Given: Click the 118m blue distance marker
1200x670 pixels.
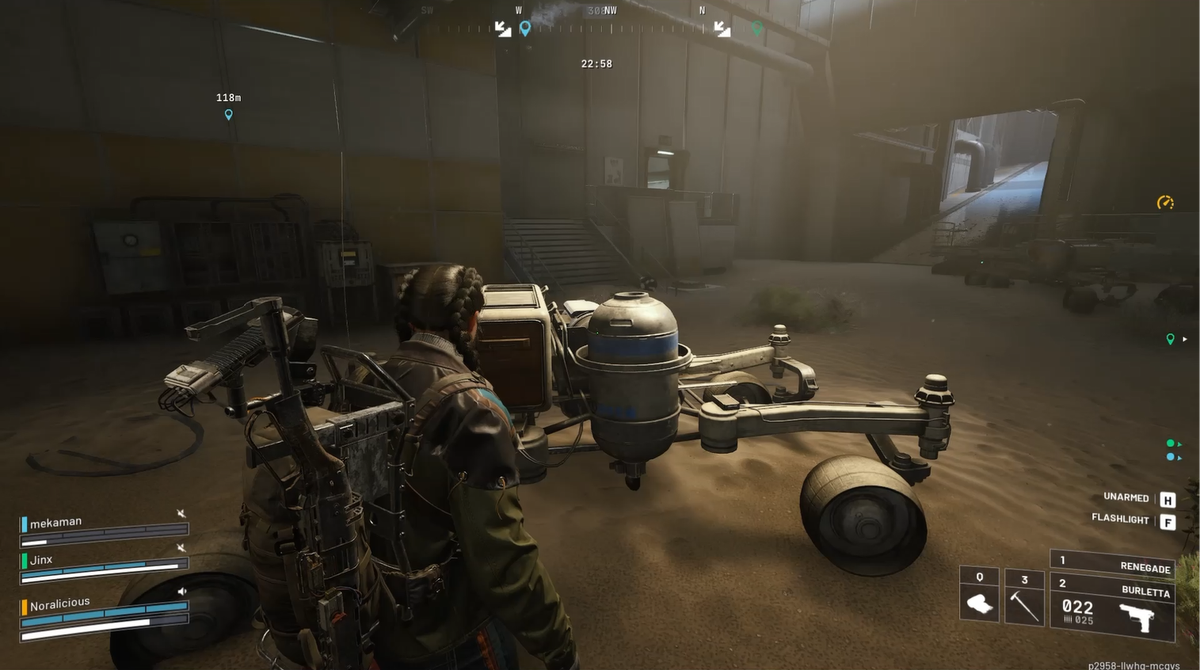Looking at the screenshot, I should [228, 114].
